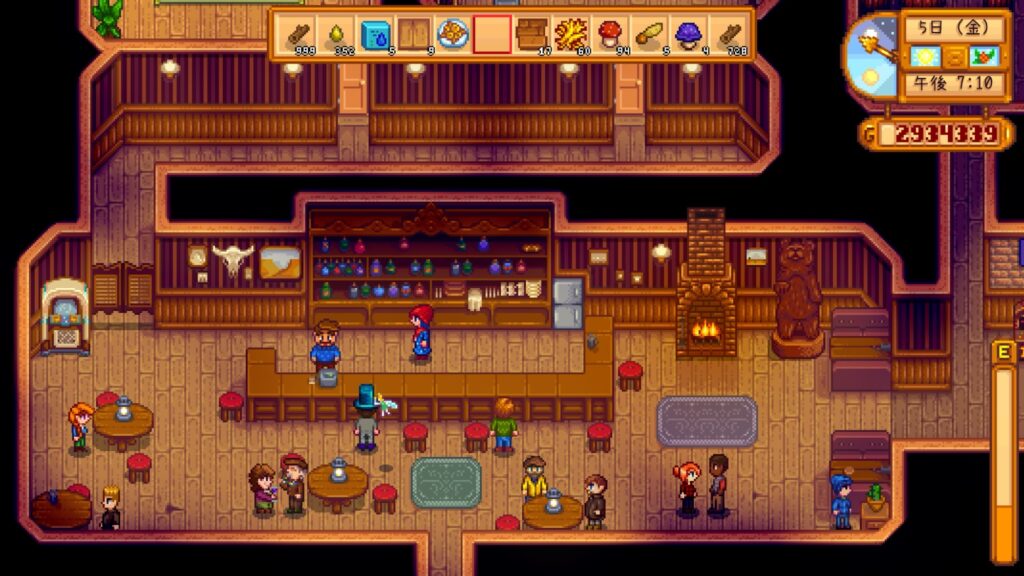
Task: Choose the yellow hay bundle slot
Action: (570, 35)
